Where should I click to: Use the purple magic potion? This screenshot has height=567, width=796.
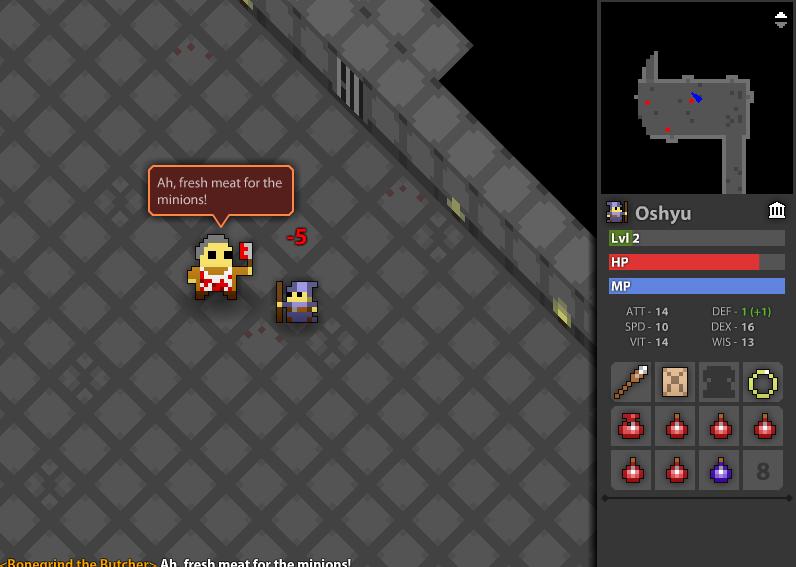click(x=720, y=469)
